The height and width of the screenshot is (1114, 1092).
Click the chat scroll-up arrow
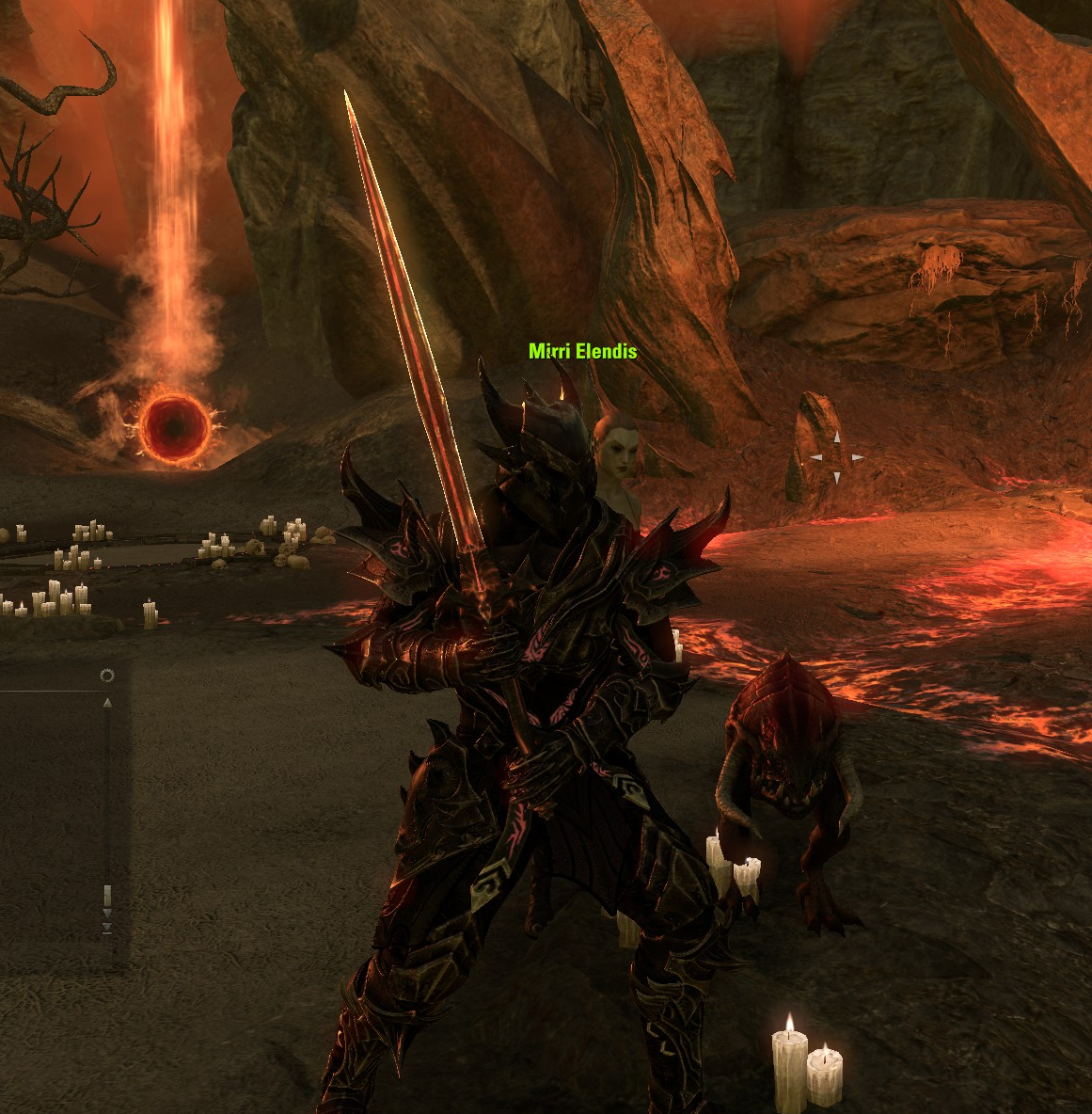coord(107,702)
